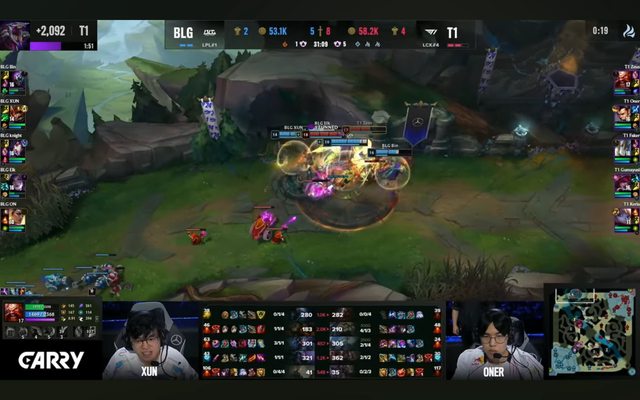This screenshot has height=400, width=640.
Task: Open the item scoreboard panel at bottom center
Action: point(320,342)
